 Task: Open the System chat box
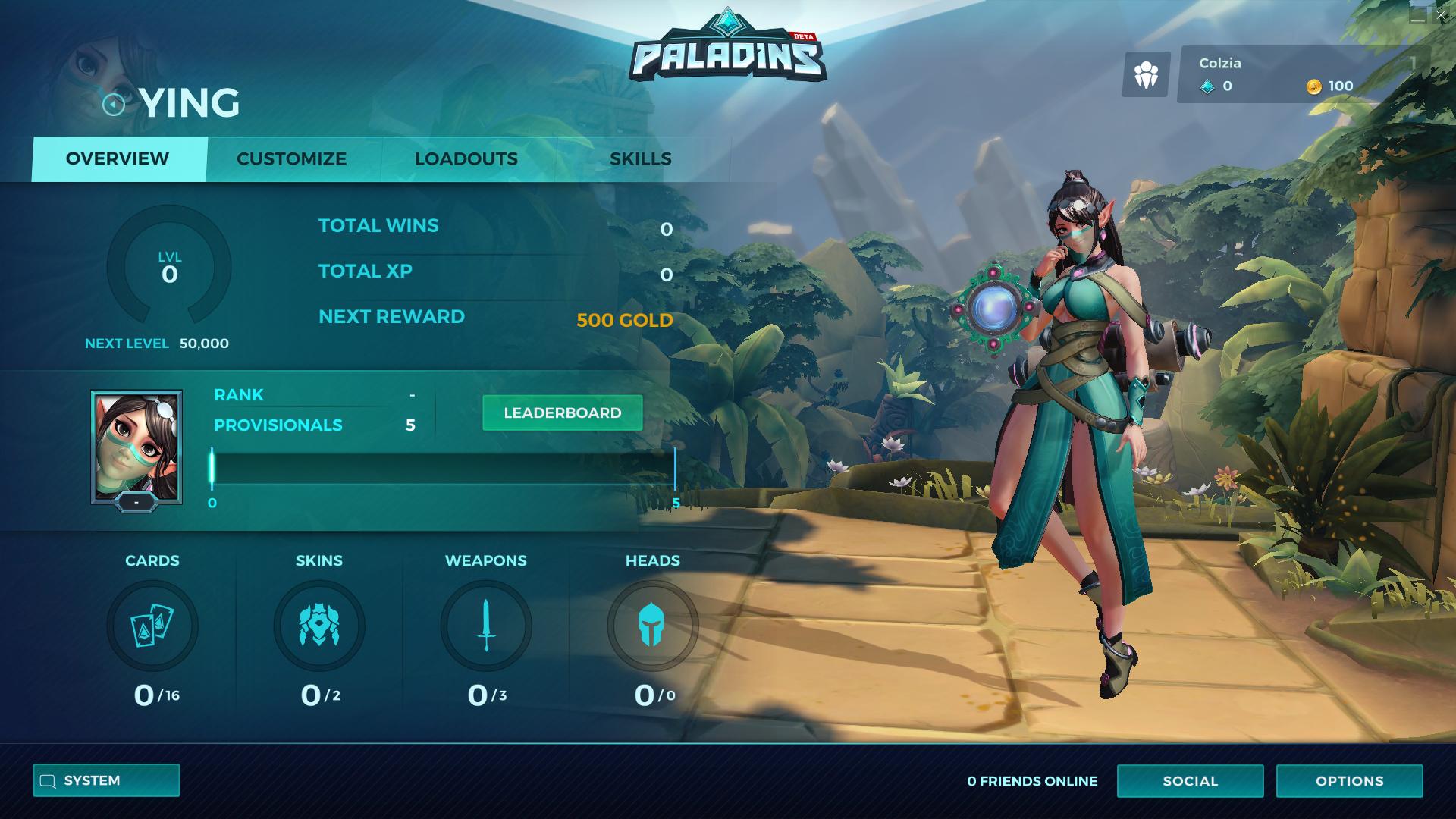[x=106, y=780]
